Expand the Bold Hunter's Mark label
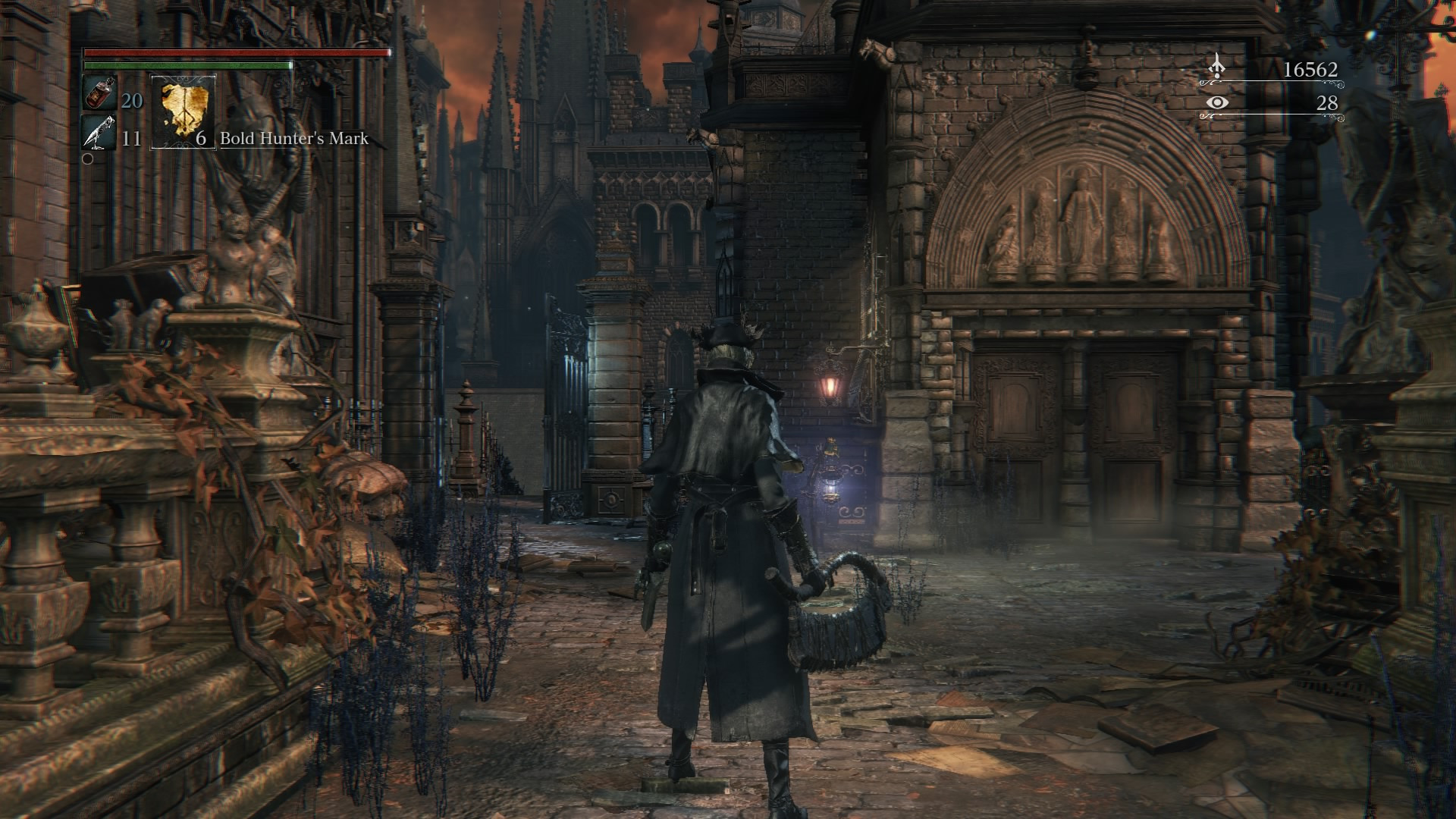 (x=293, y=140)
